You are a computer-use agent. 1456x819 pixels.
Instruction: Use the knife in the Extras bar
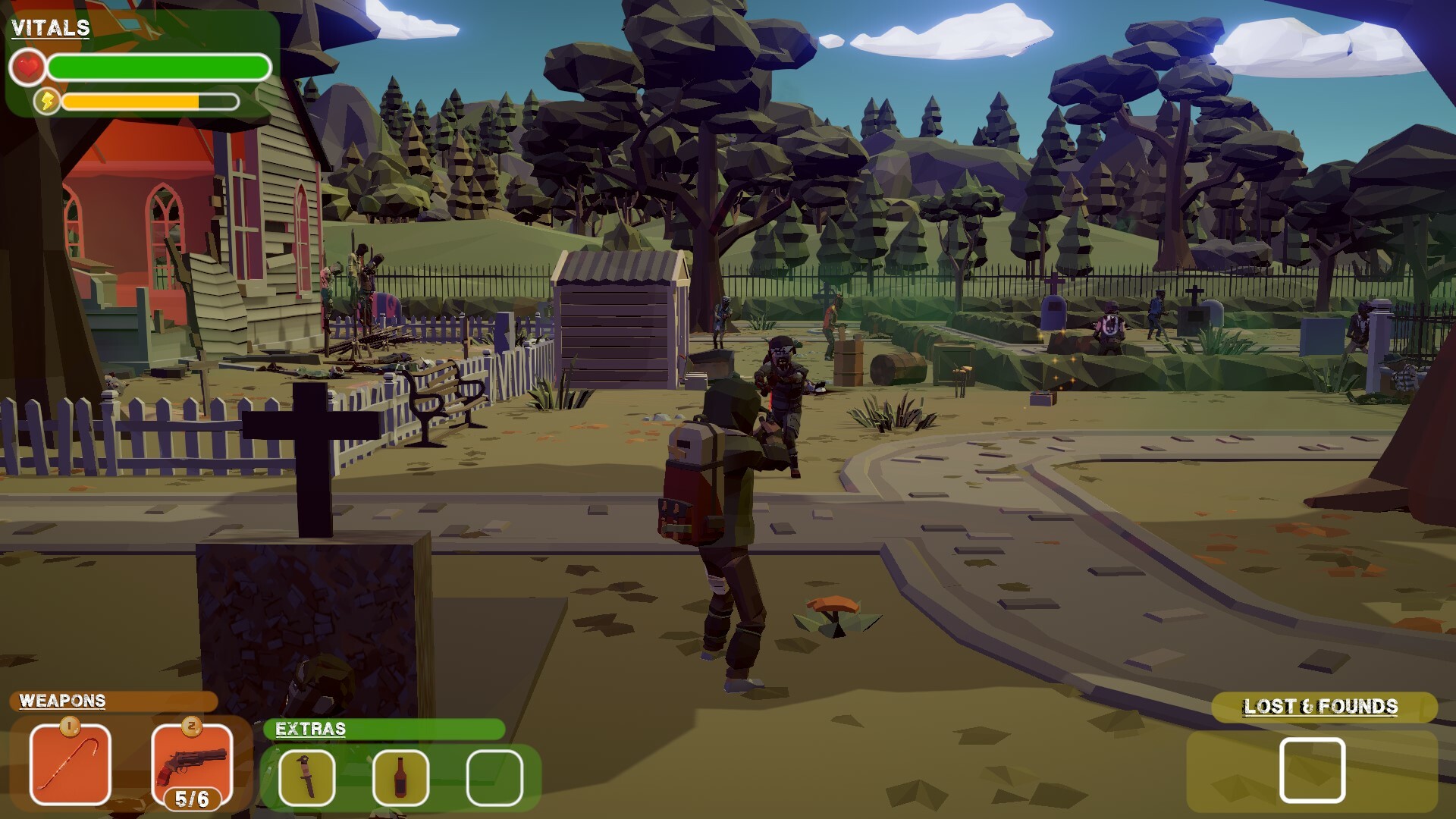(x=306, y=777)
